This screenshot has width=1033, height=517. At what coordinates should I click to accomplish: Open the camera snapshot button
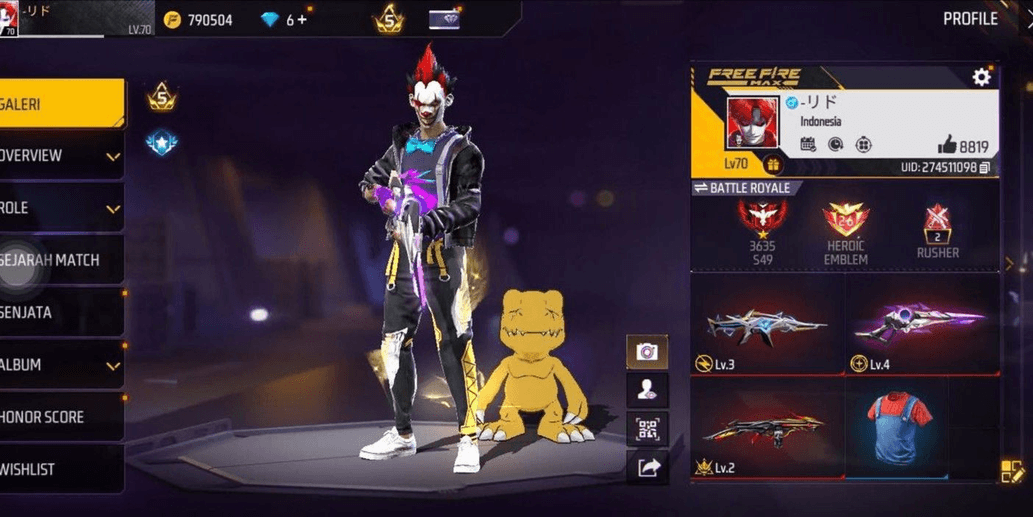tap(647, 351)
